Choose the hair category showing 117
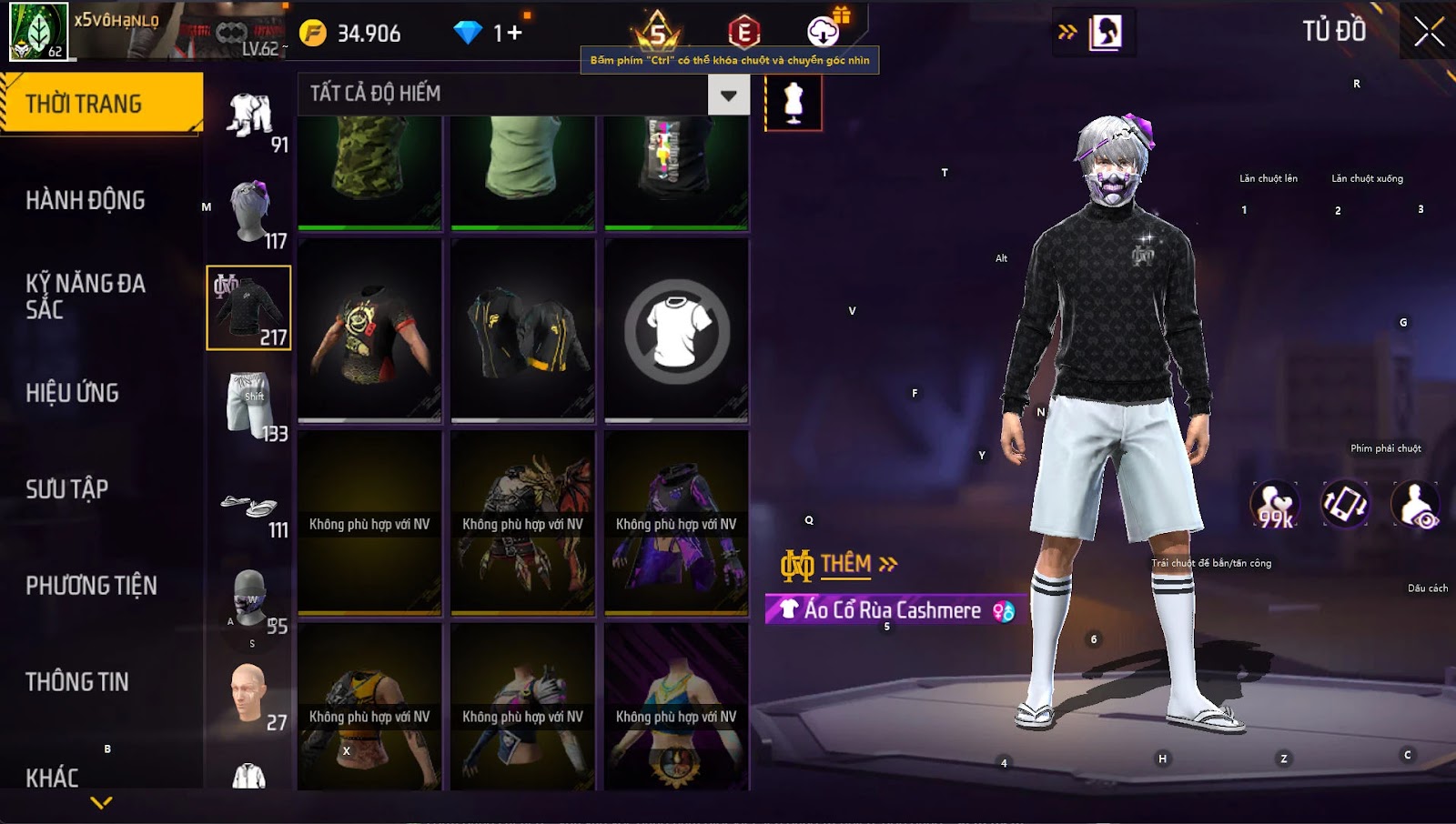This screenshot has height=824, width=1456. (x=250, y=214)
